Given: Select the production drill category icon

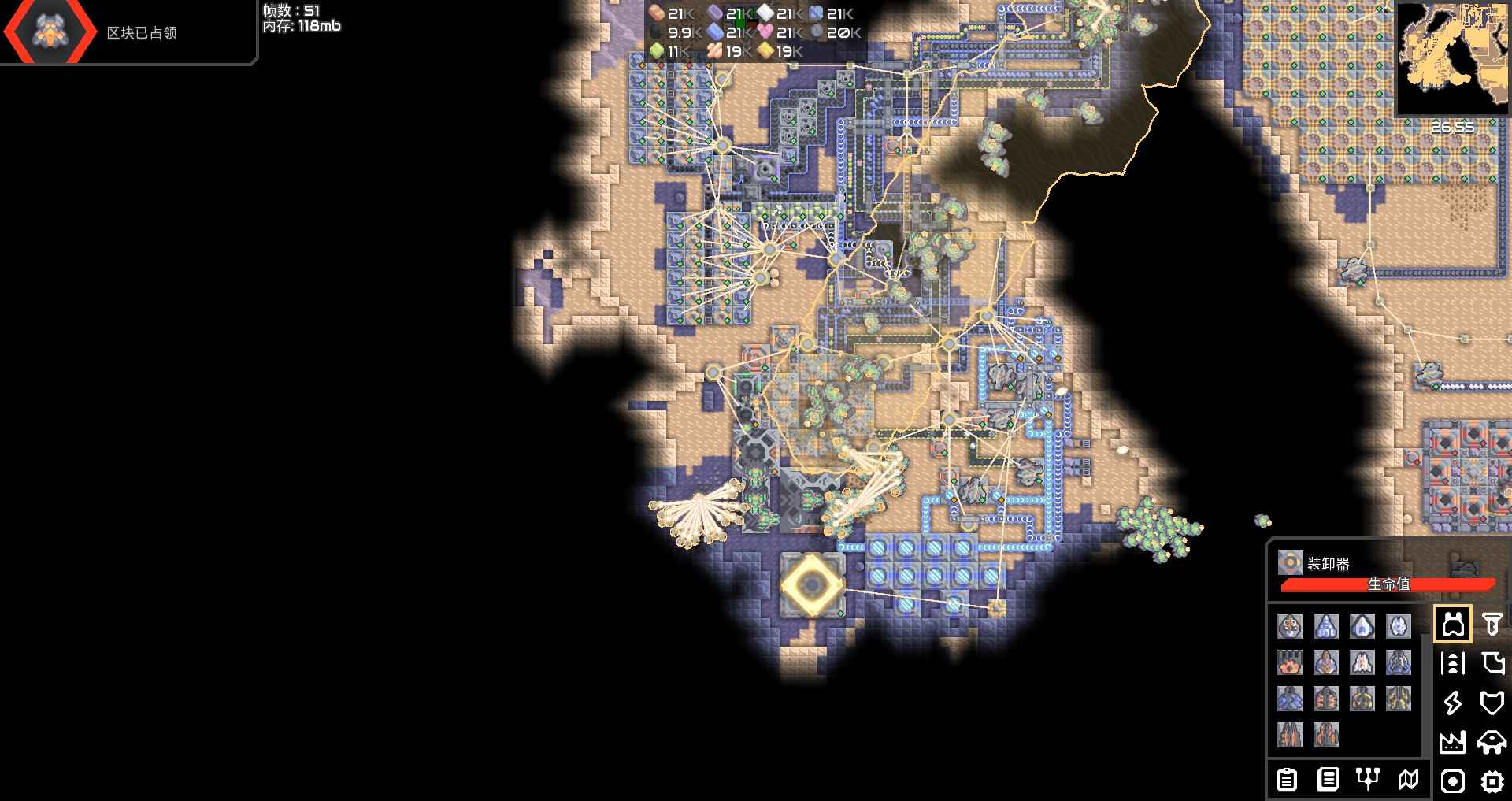Looking at the screenshot, I should (1492, 625).
